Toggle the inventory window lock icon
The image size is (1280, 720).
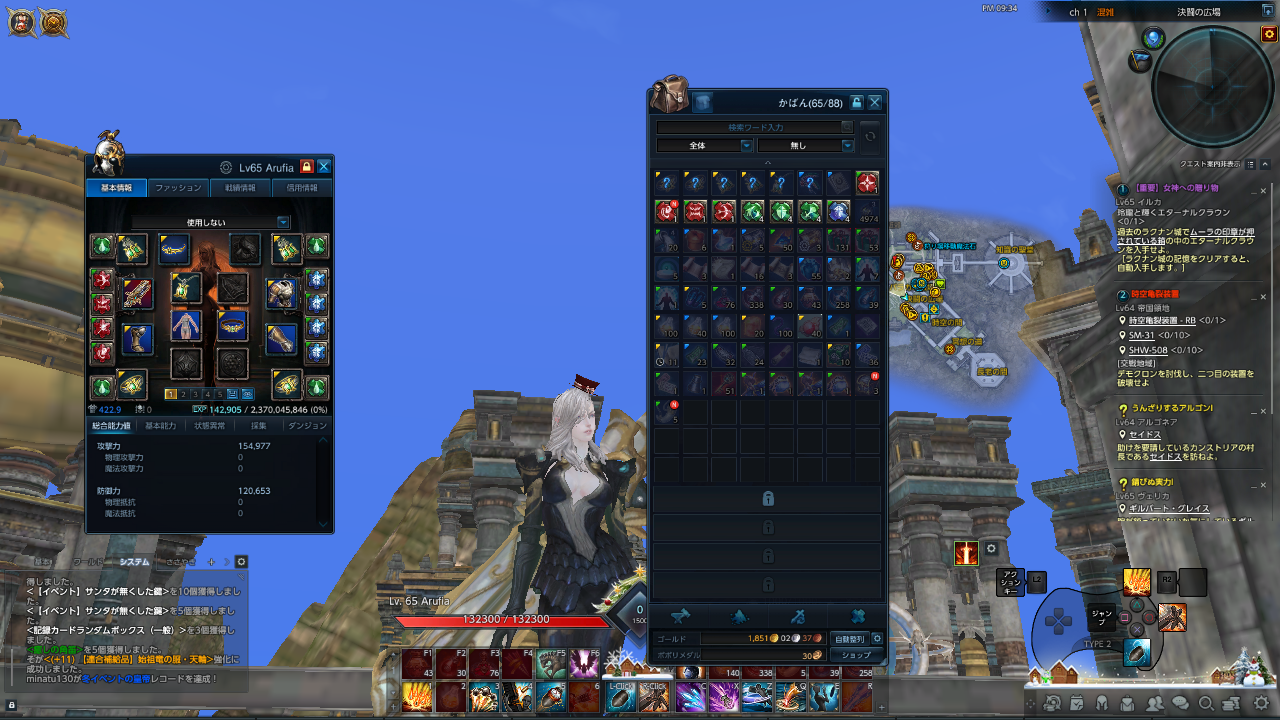[x=856, y=102]
